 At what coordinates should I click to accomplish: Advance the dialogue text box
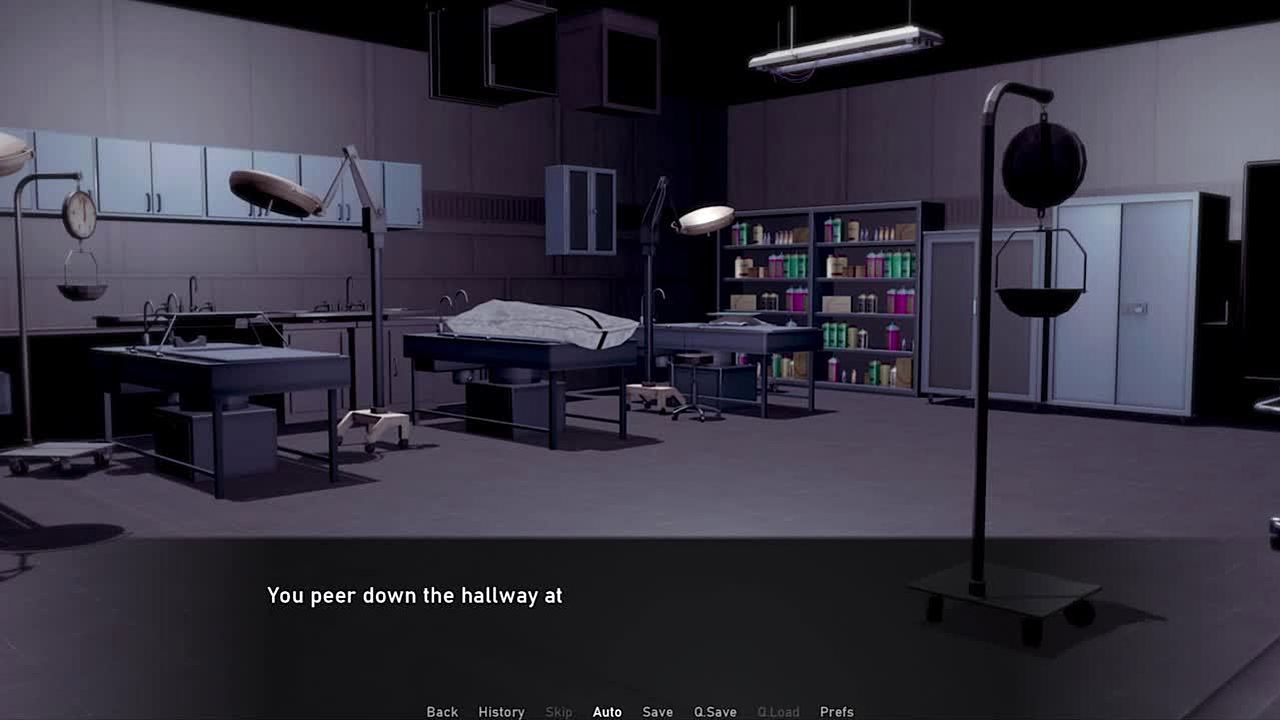click(x=640, y=620)
